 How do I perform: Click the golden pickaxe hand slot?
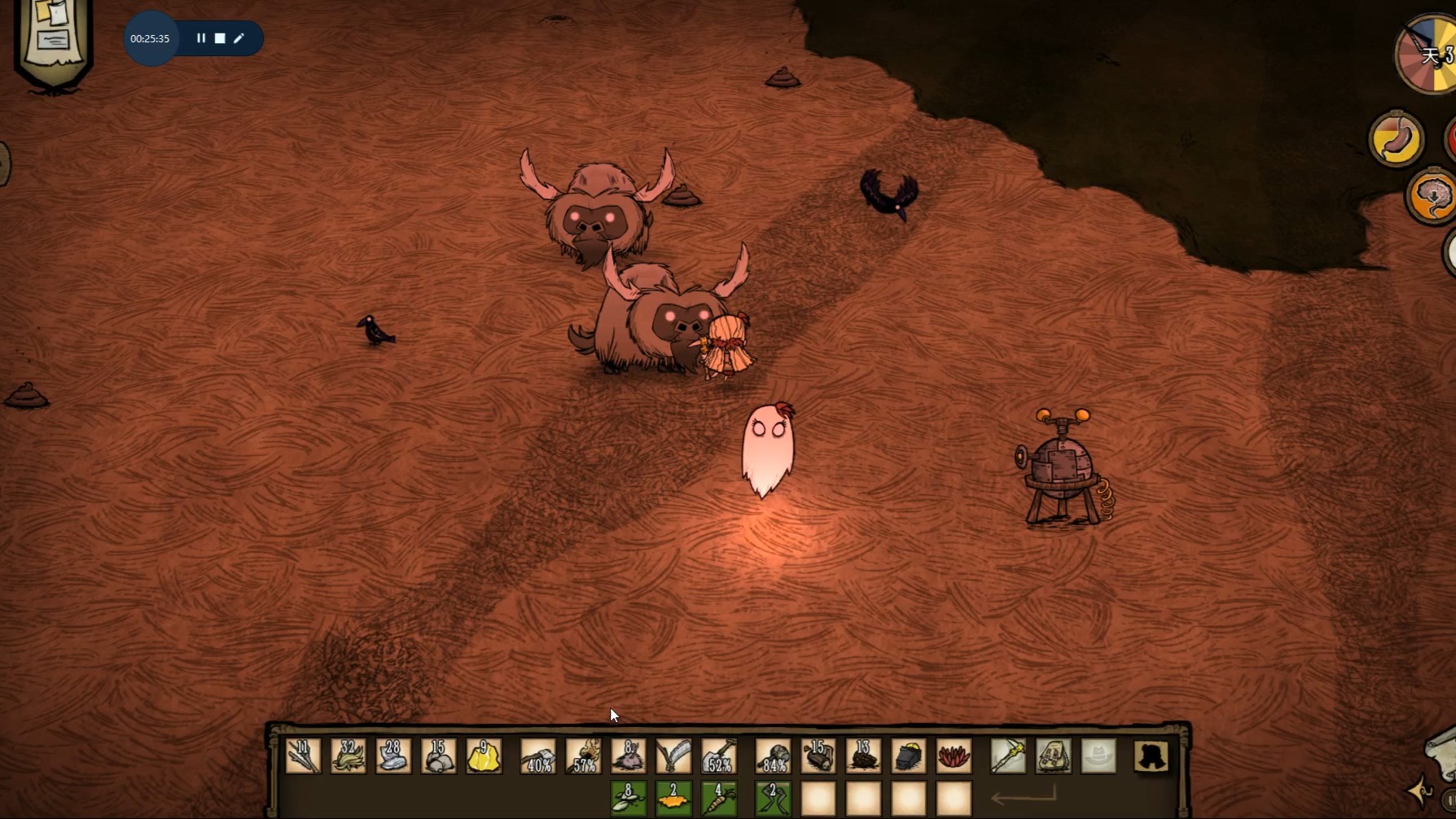[x=1008, y=756]
